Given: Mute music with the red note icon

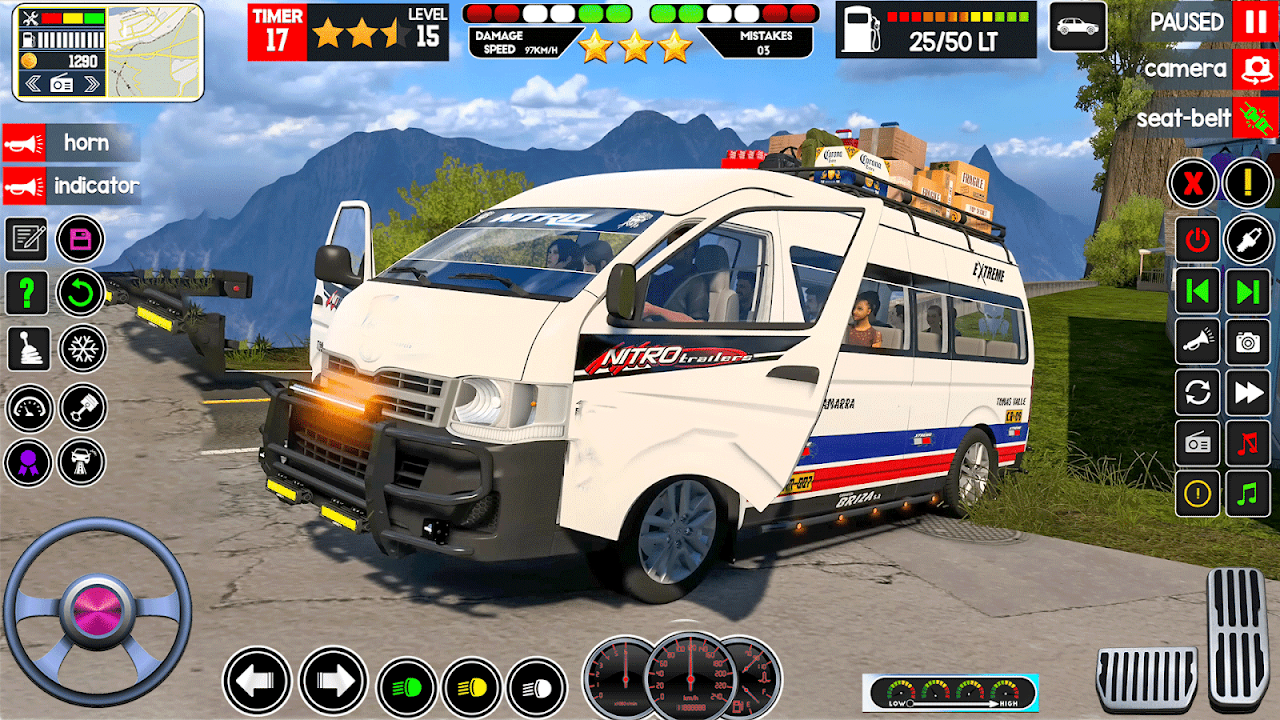Looking at the screenshot, I should click(x=1247, y=442).
